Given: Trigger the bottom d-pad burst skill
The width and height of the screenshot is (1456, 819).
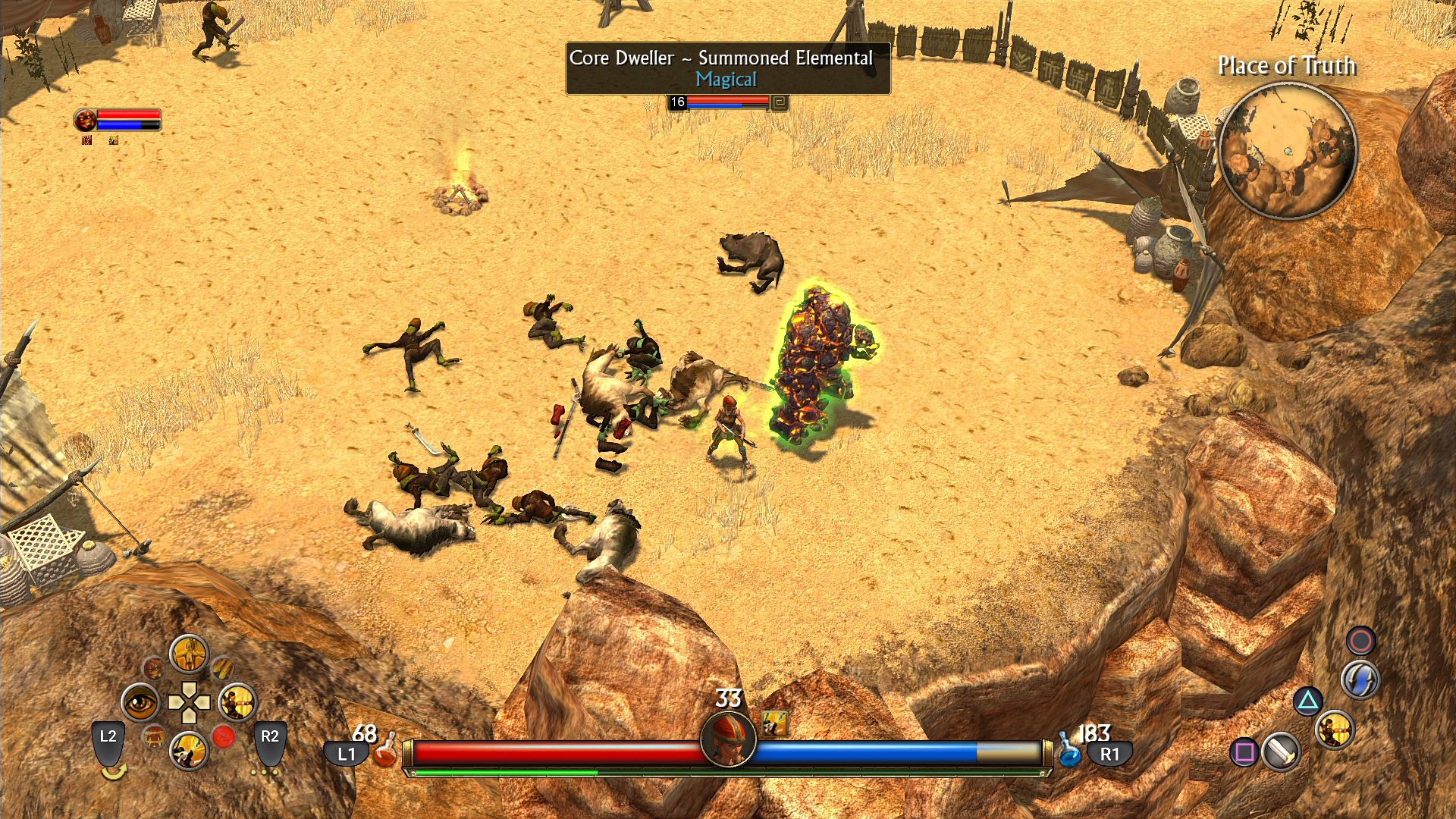Looking at the screenshot, I should [189, 752].
